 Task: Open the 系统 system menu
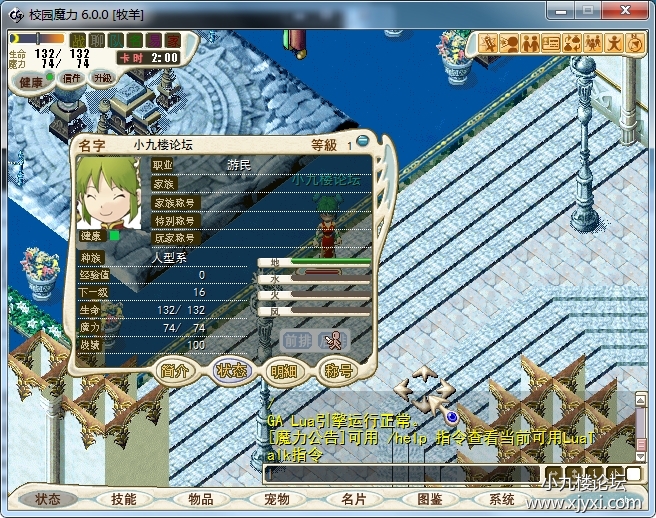point(502,499)
